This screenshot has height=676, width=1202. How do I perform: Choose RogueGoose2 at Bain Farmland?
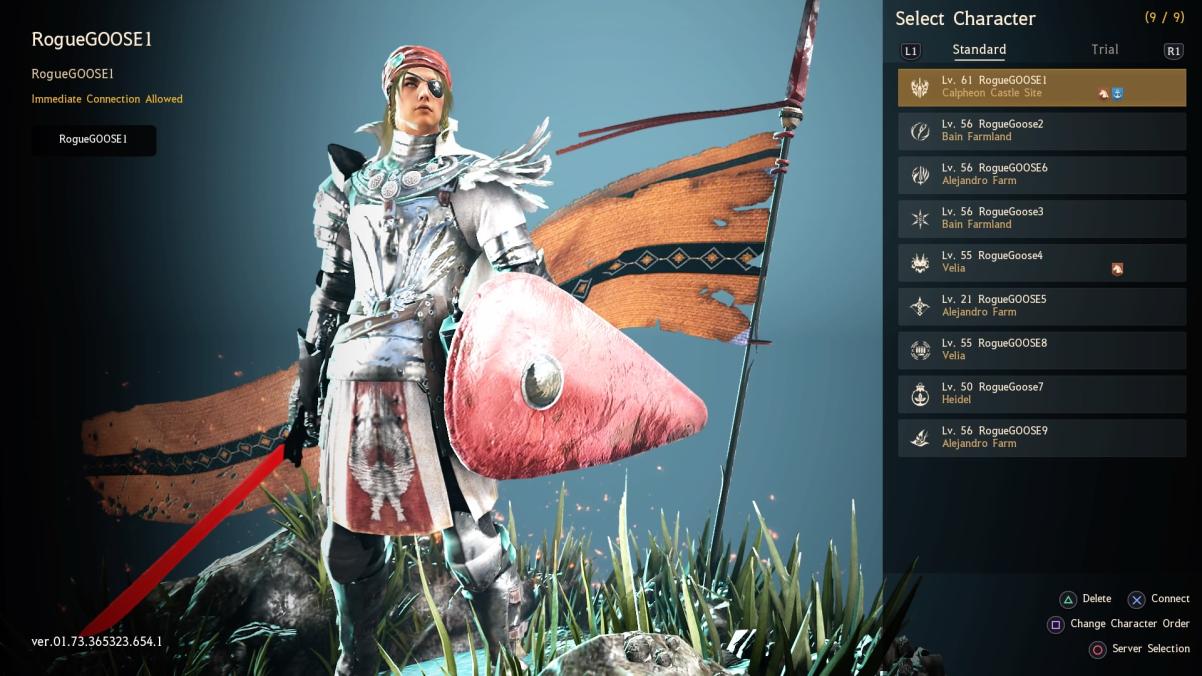pyautogui.click(x=1041, y=131)
